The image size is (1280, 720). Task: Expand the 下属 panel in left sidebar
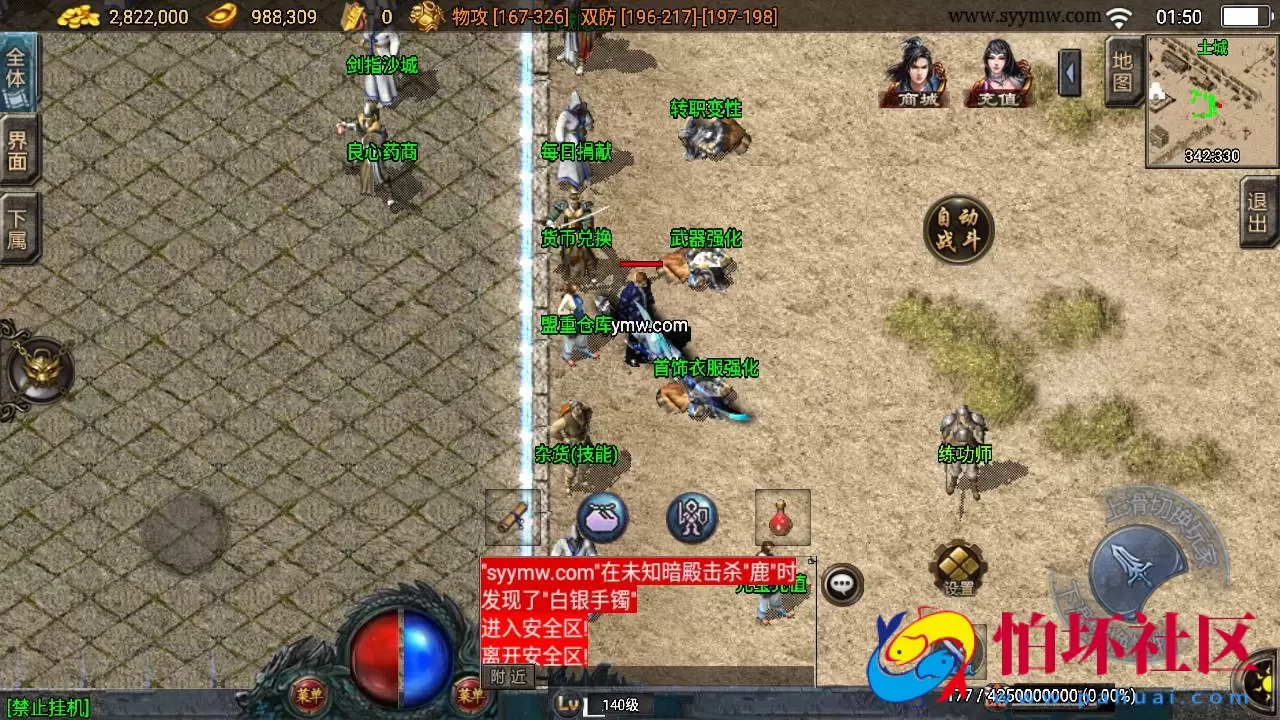[x=18, y=226]
